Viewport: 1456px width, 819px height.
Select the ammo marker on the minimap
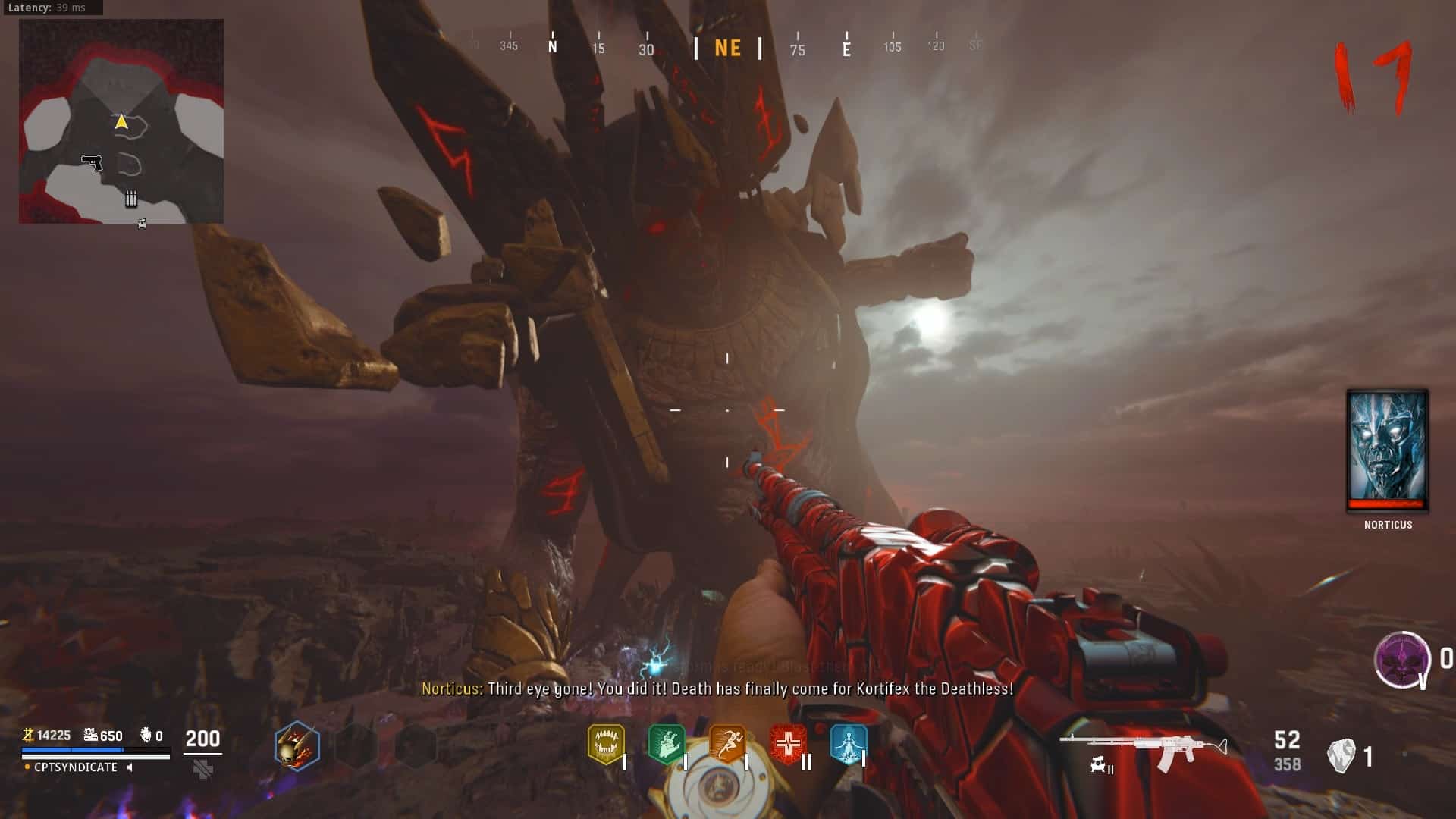pyautogui.click(x=131, y=199)
